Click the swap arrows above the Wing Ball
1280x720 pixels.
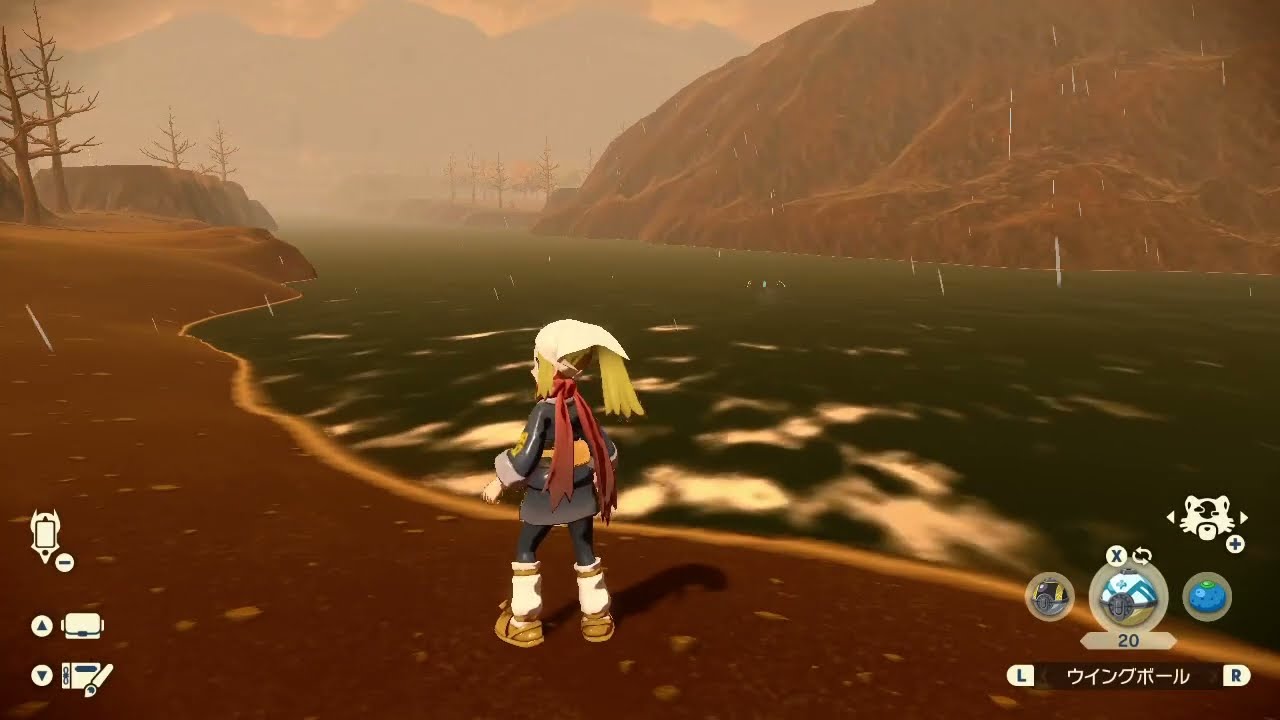pos(1142,556)
